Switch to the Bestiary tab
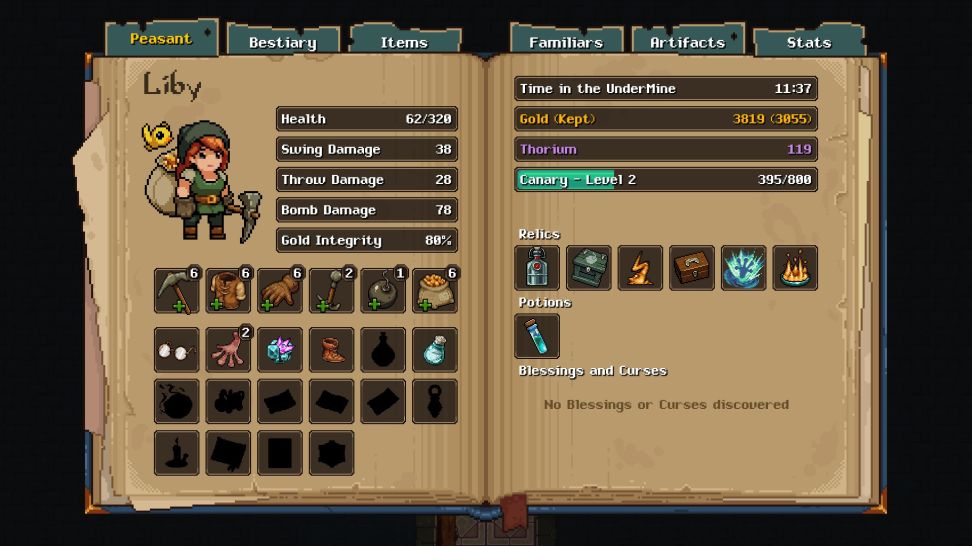The width and height of the screenshot is (972, 546). pos(283,42)
